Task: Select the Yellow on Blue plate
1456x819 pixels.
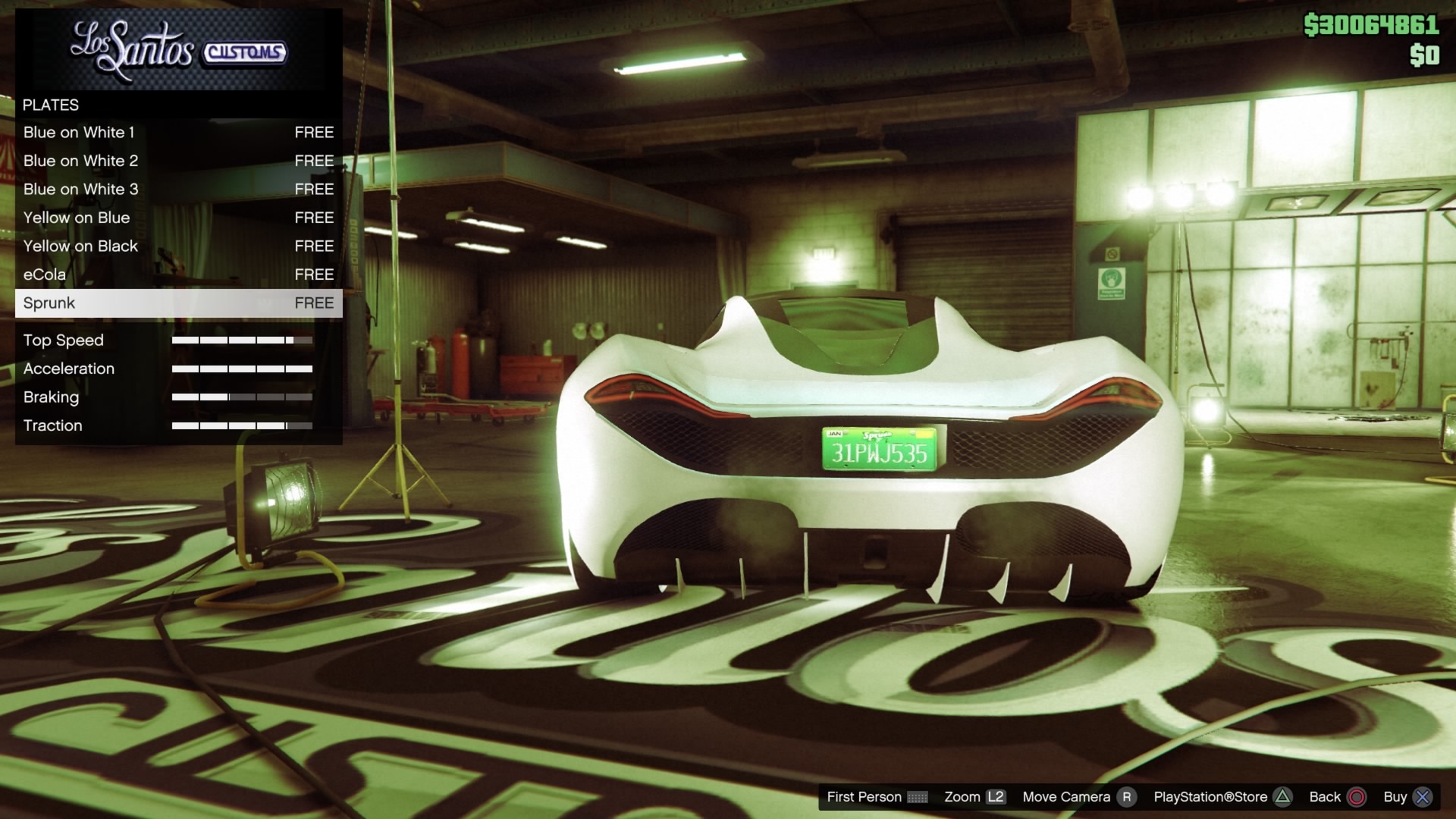Action: (x=178, y=218)
